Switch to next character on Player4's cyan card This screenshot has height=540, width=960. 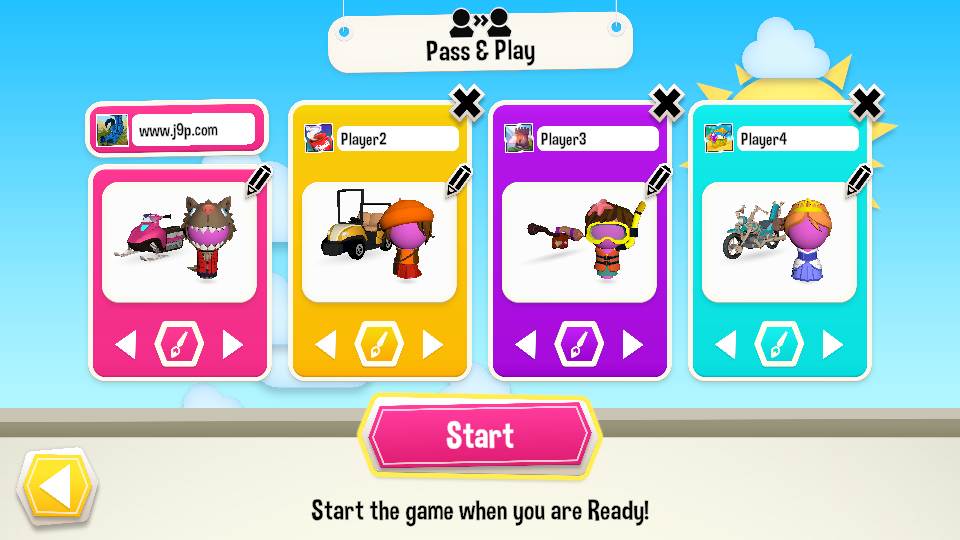point(832,345)
